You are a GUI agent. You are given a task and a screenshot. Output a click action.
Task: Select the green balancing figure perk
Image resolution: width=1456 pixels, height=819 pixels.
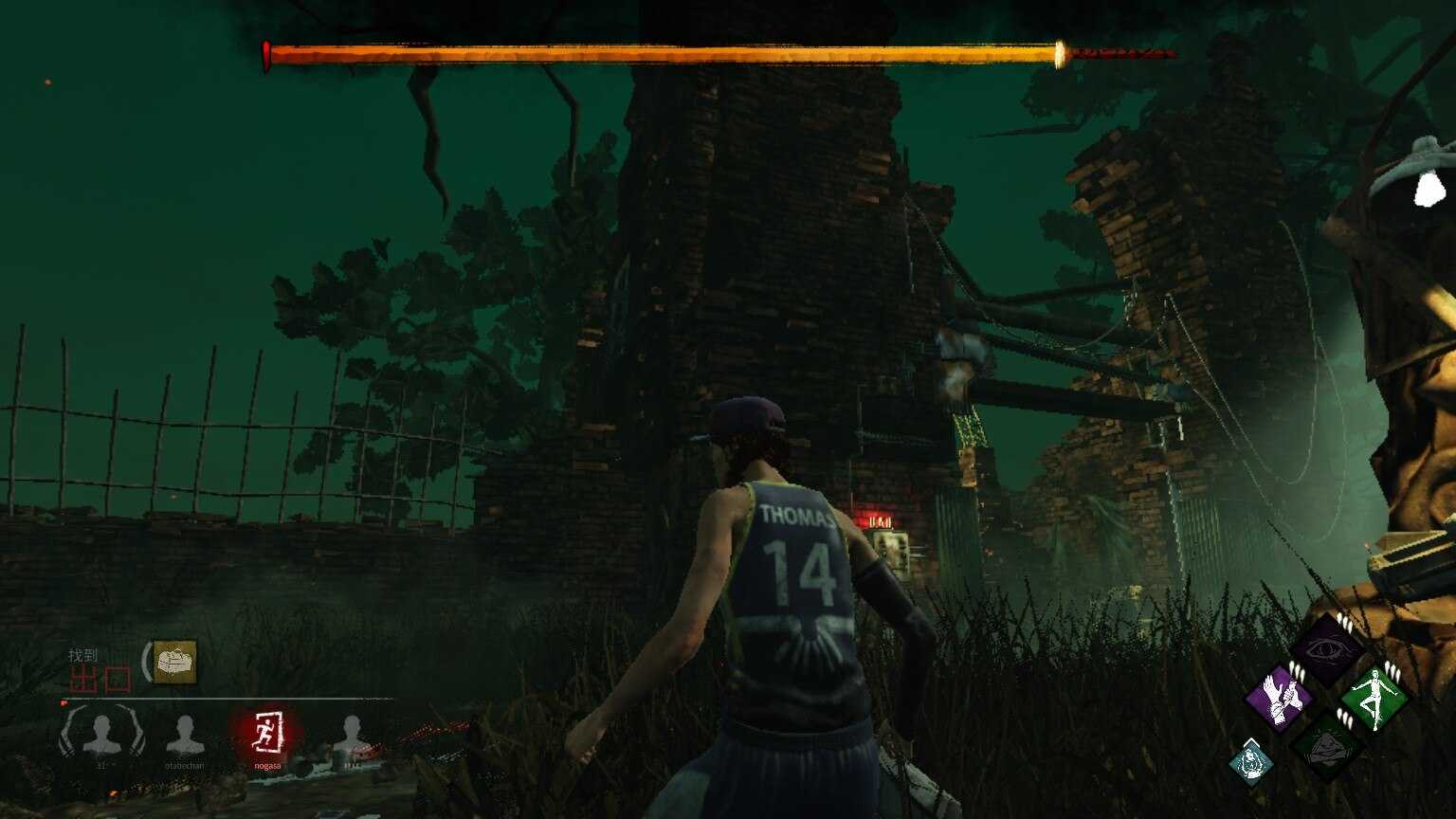[x=1374, y=700]
